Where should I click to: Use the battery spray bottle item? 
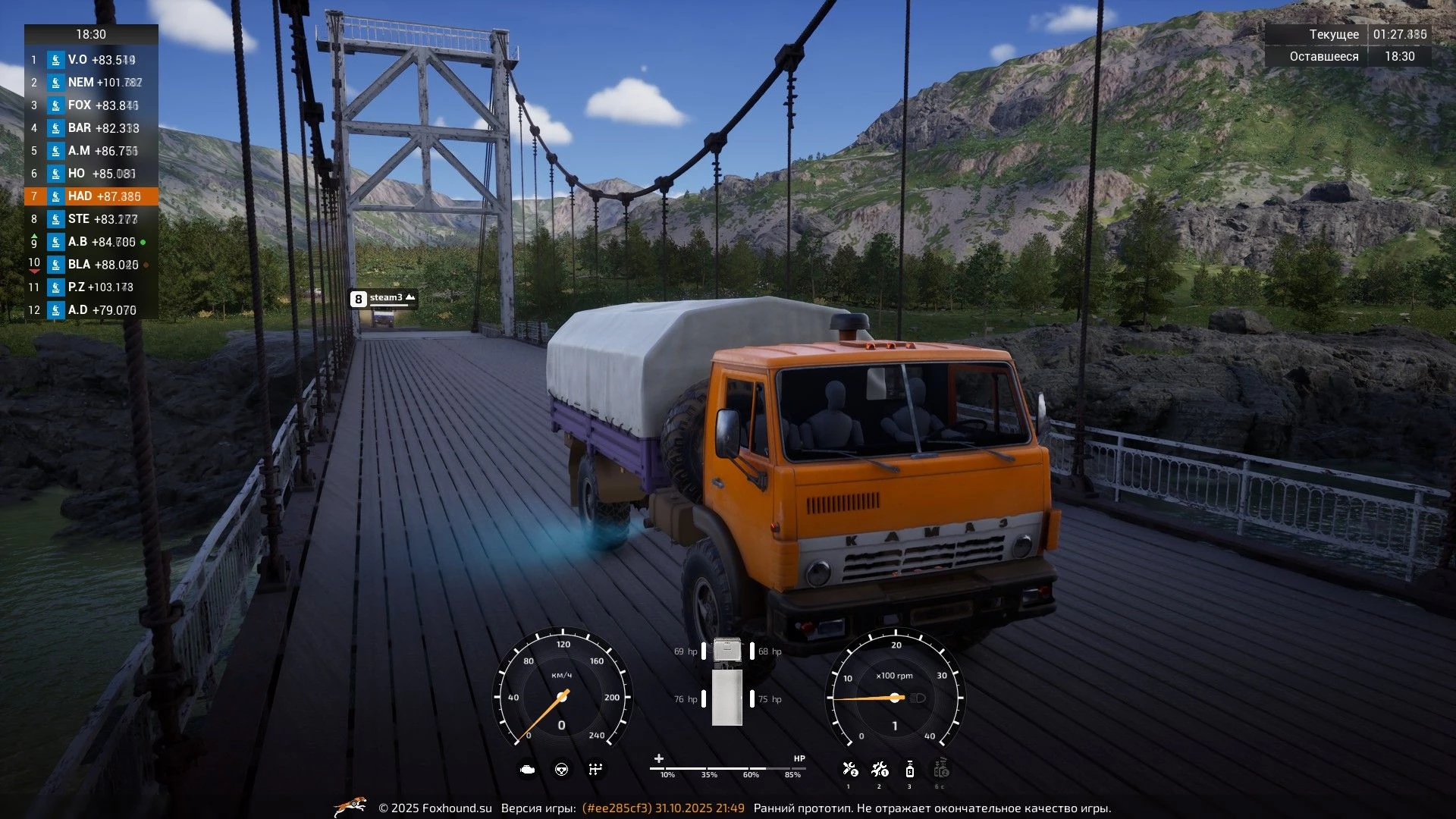tap(910, 770)
